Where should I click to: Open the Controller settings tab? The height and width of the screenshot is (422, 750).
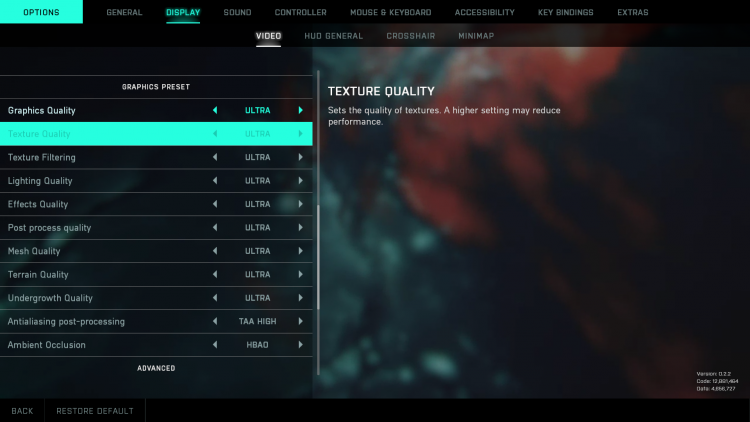[x=300, y=13]
